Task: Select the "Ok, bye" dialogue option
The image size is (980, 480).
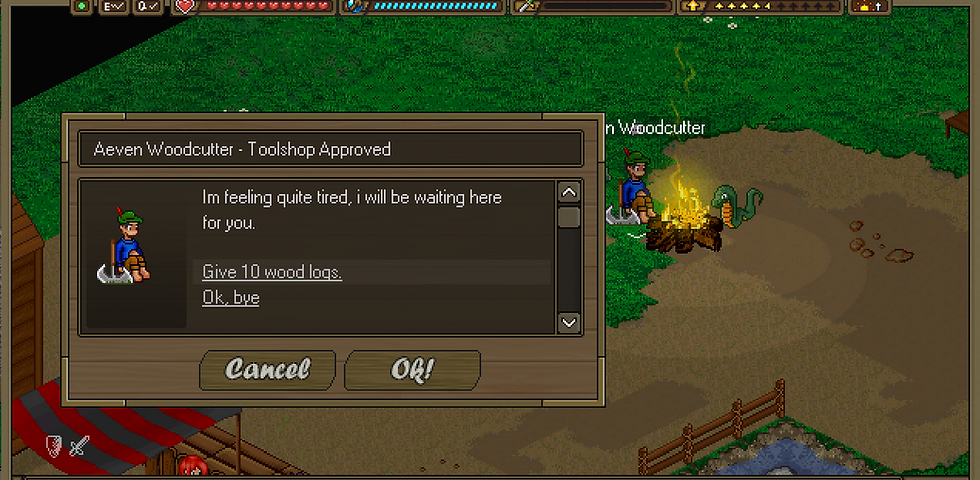Action: (231, 297)
